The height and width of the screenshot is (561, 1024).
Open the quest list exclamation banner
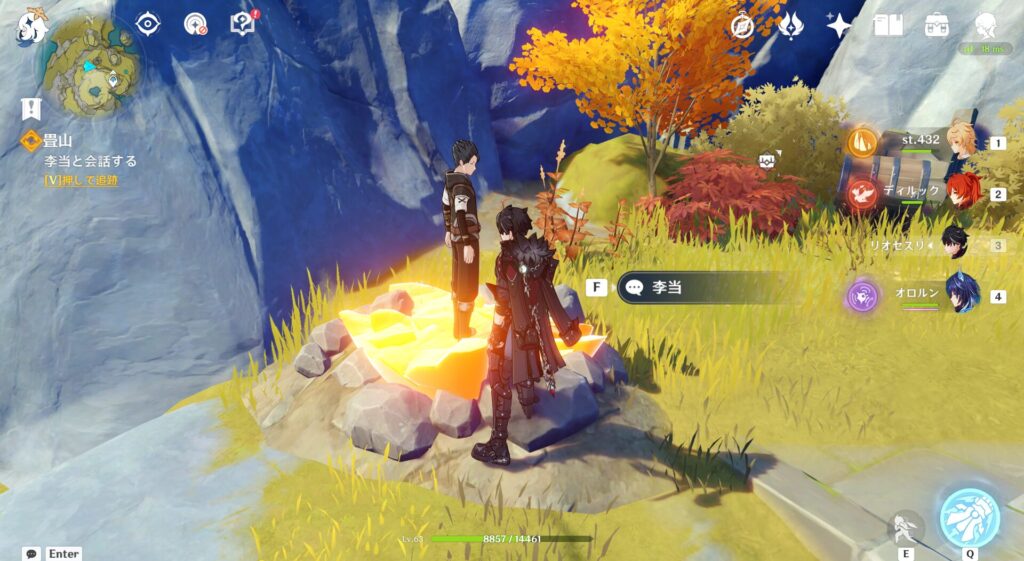tap(31, 108)
